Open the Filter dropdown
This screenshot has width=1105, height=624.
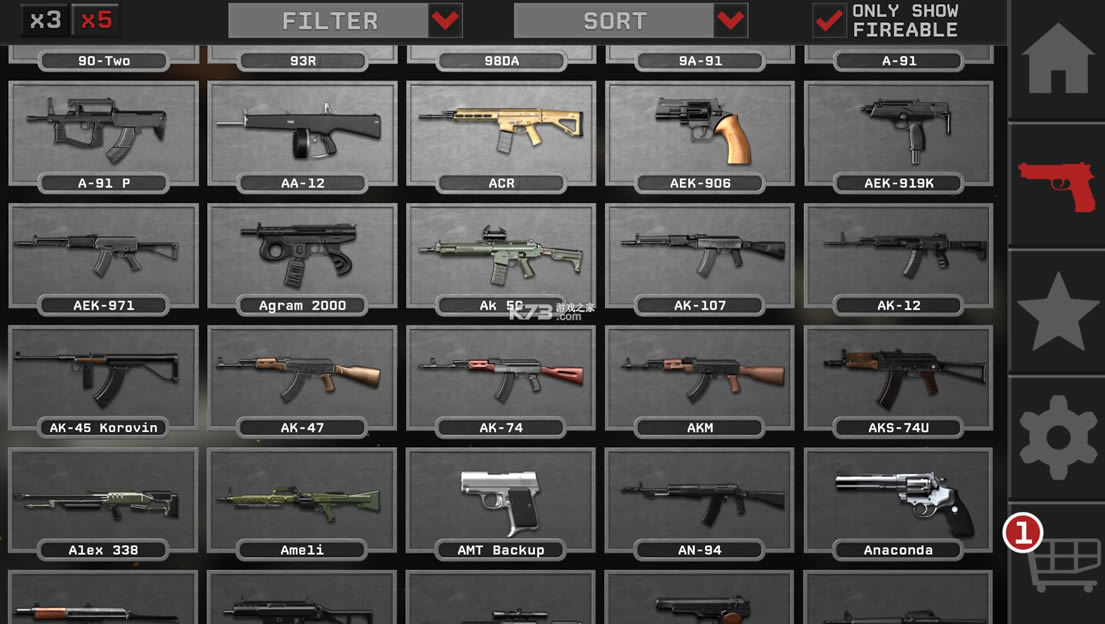345,20
